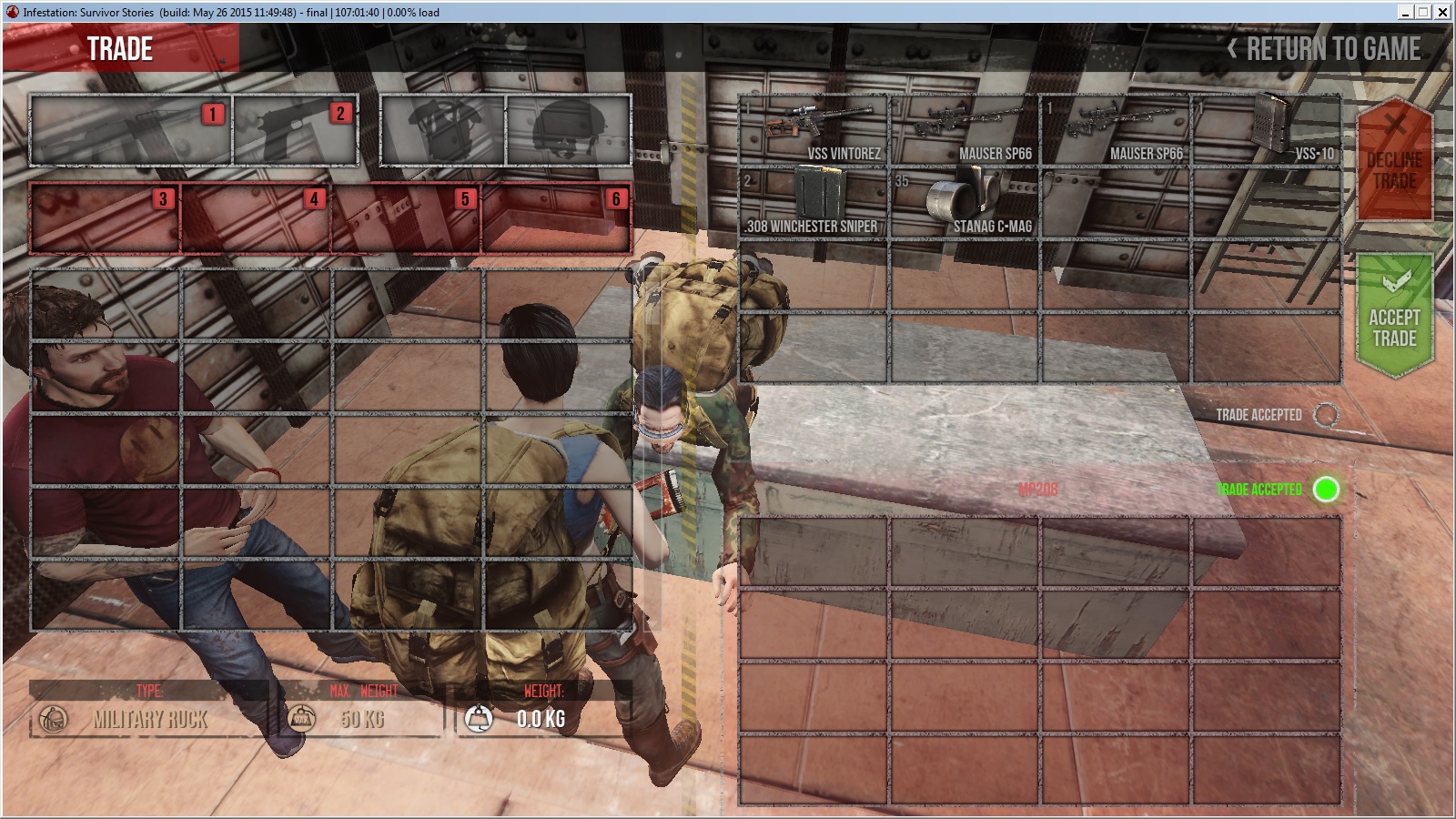The width and height of the screenshot is (1456, 819).
Task: Return to game
Action: point(1325,49)
